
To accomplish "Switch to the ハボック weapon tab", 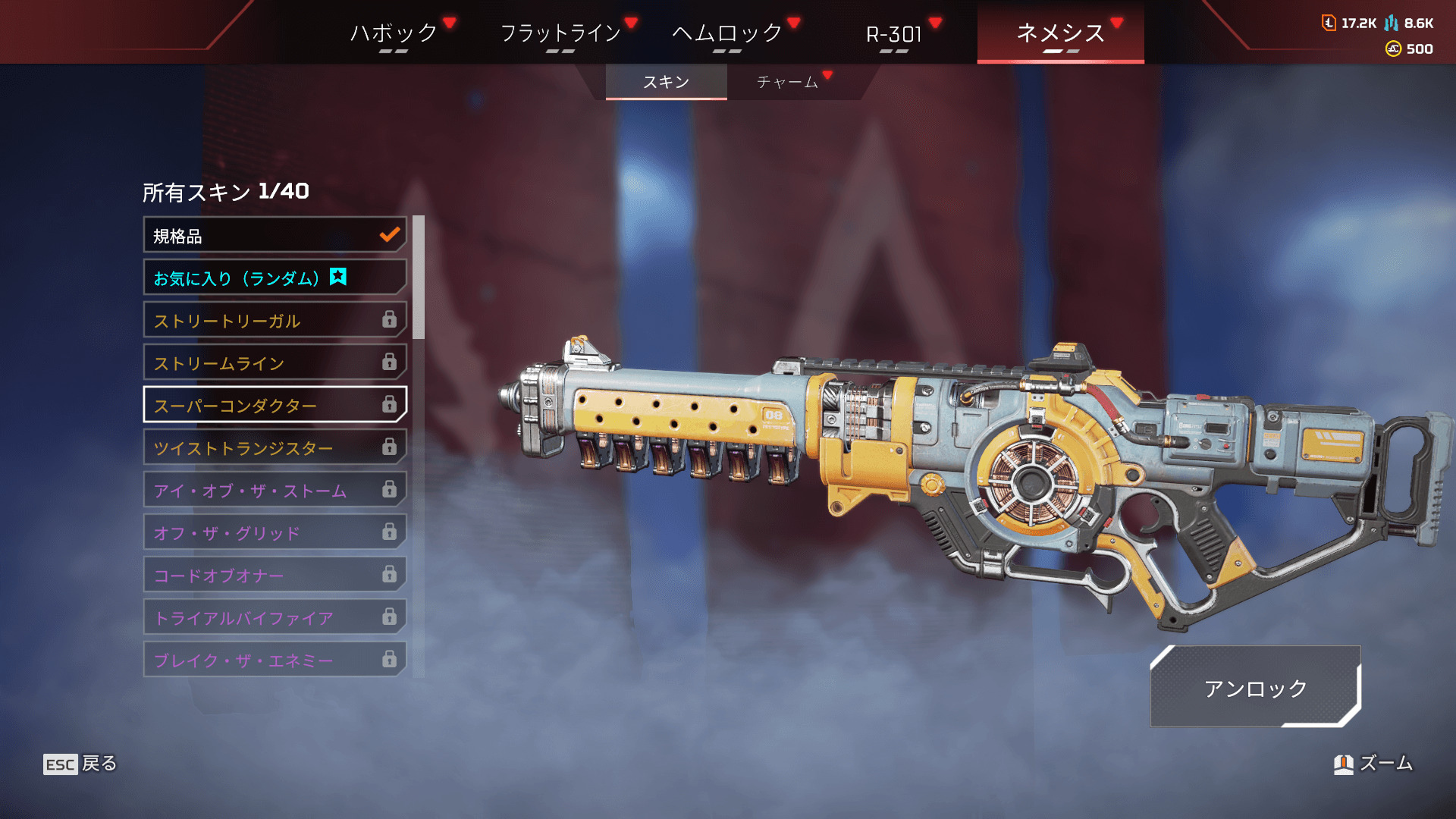I will 394,33.
